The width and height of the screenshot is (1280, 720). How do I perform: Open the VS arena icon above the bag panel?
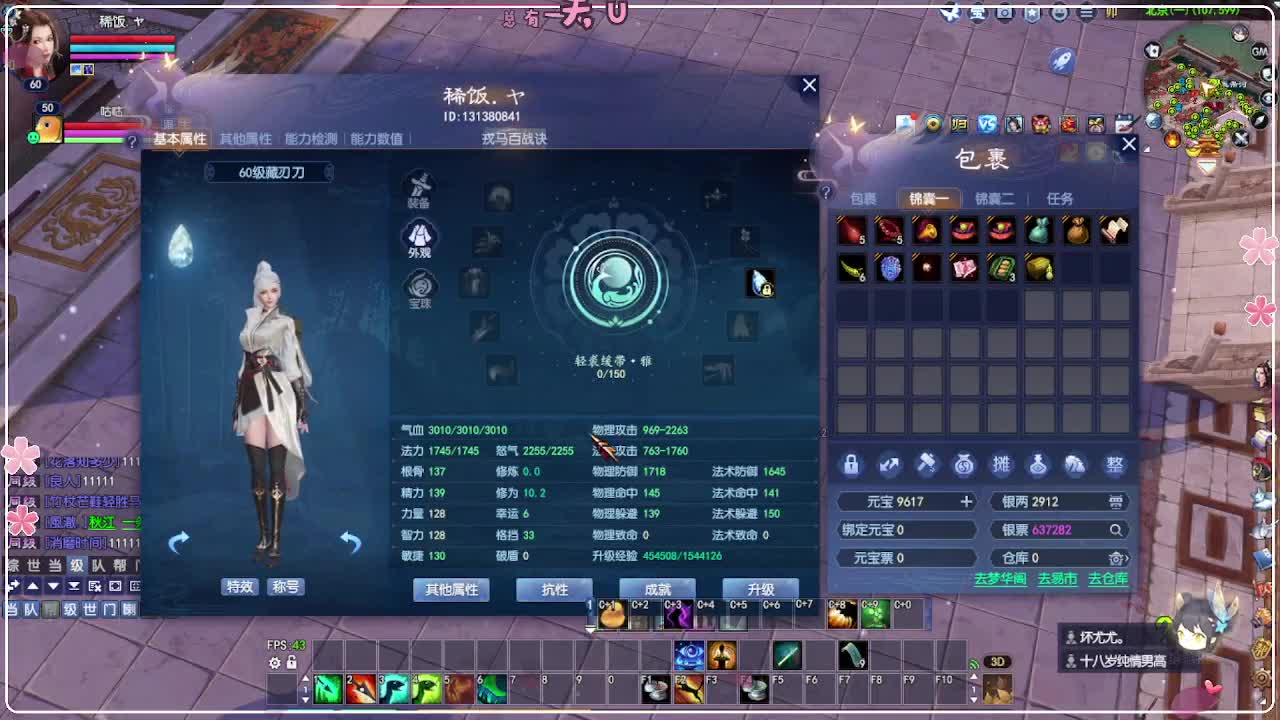(986, 124)
